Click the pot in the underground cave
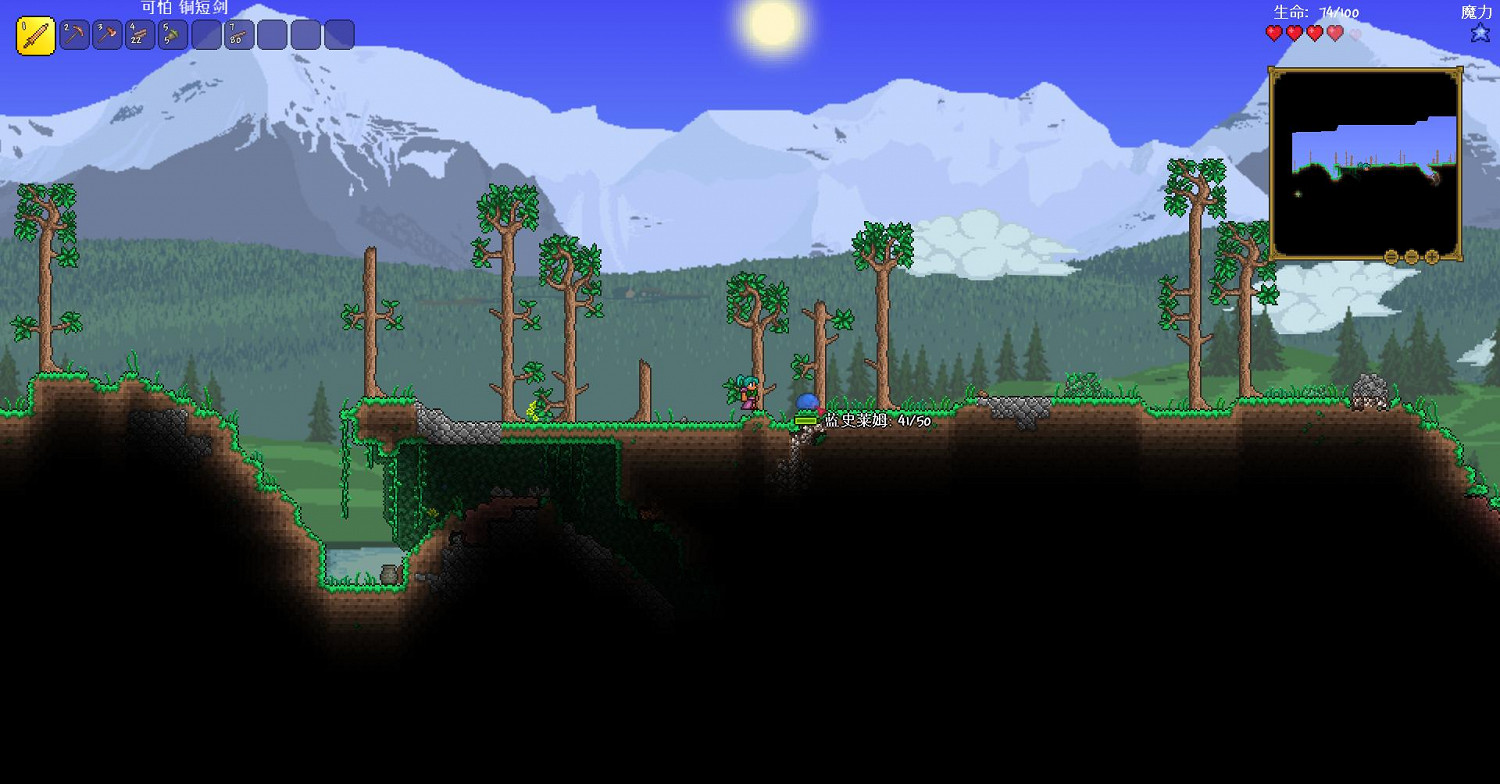Viewport: 1500px width, 784px height. click(390, 575)
